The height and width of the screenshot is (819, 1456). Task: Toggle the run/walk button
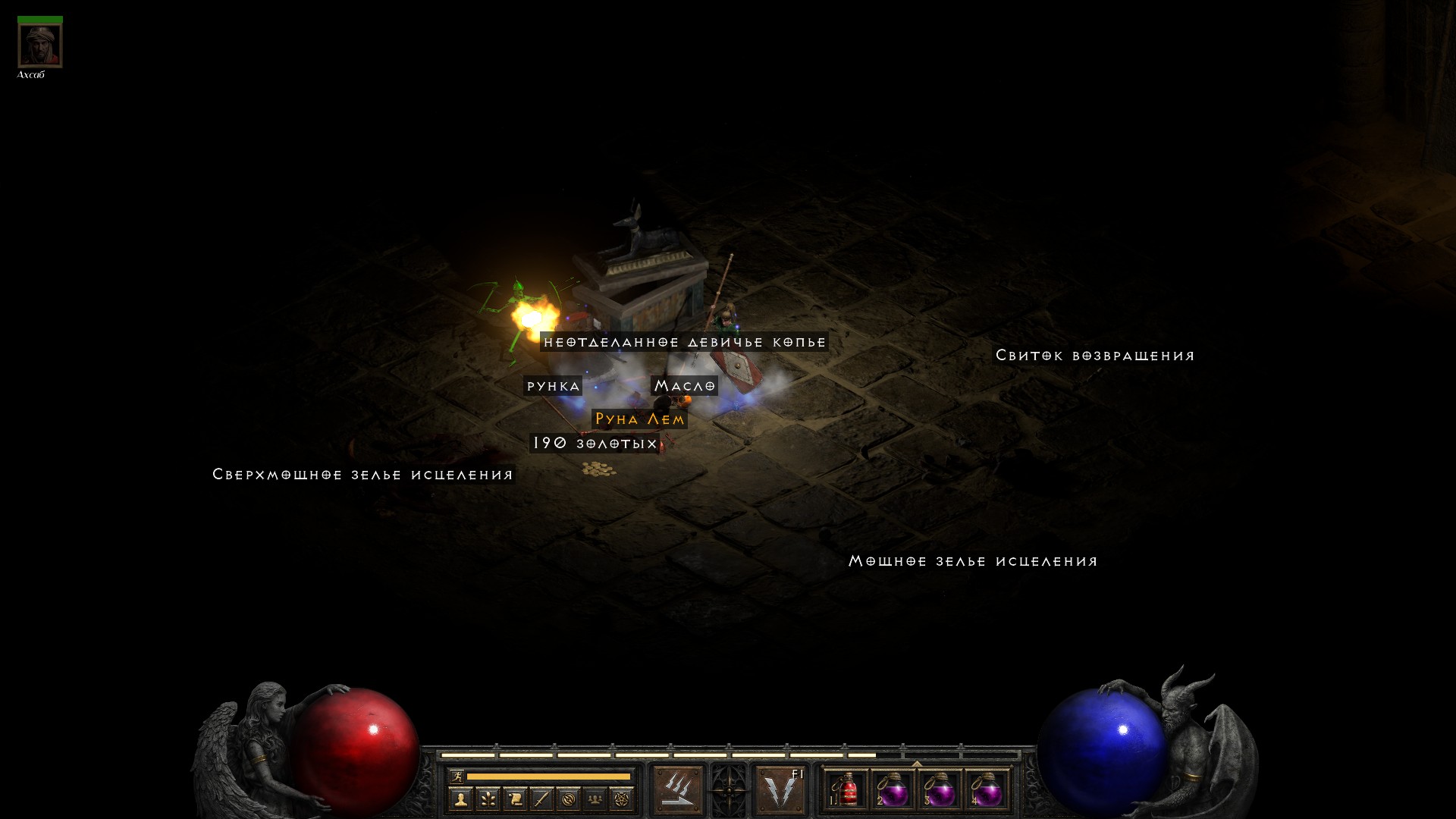coord(457,776)
